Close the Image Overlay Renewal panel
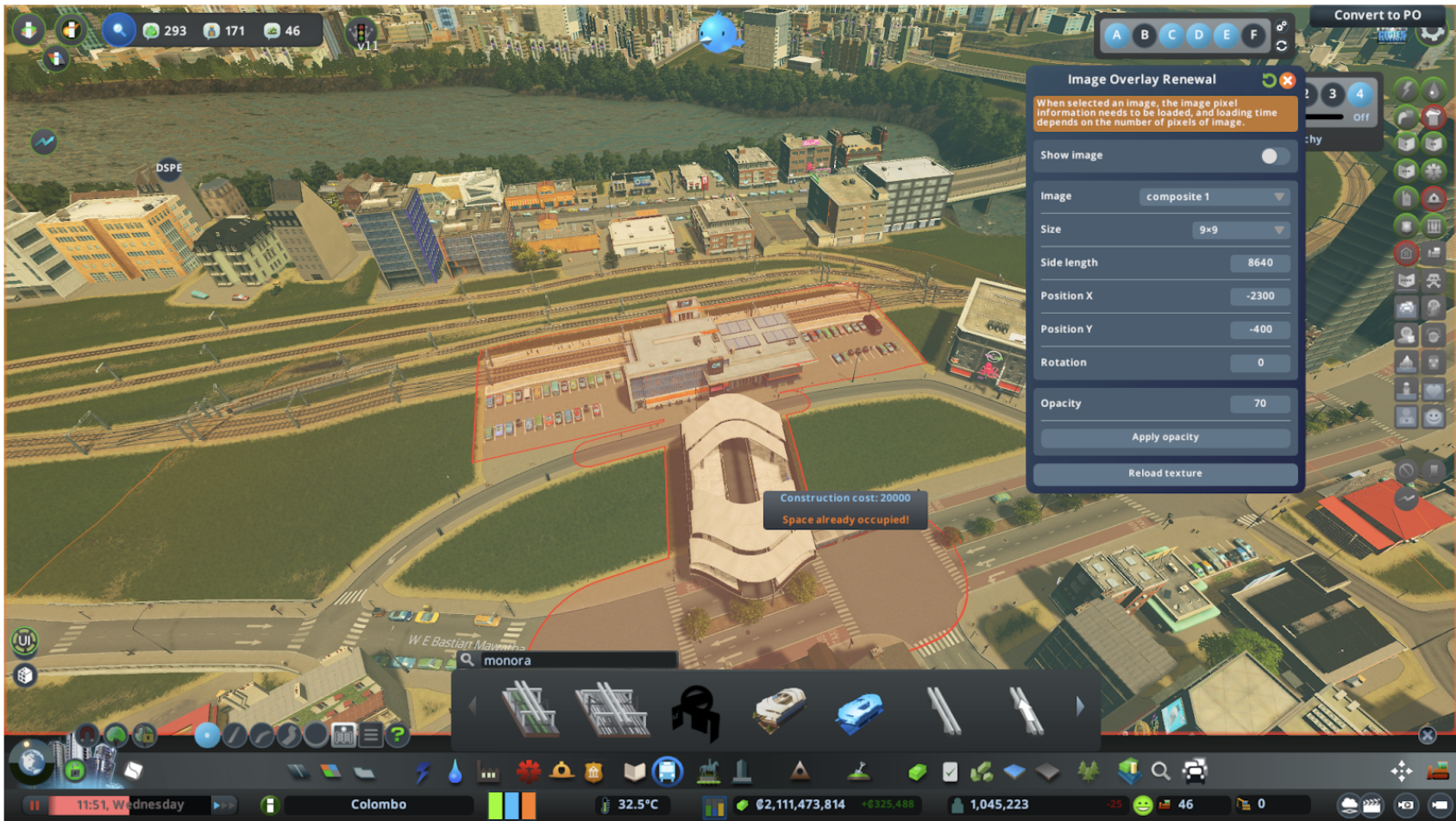 pos(1287,80)
